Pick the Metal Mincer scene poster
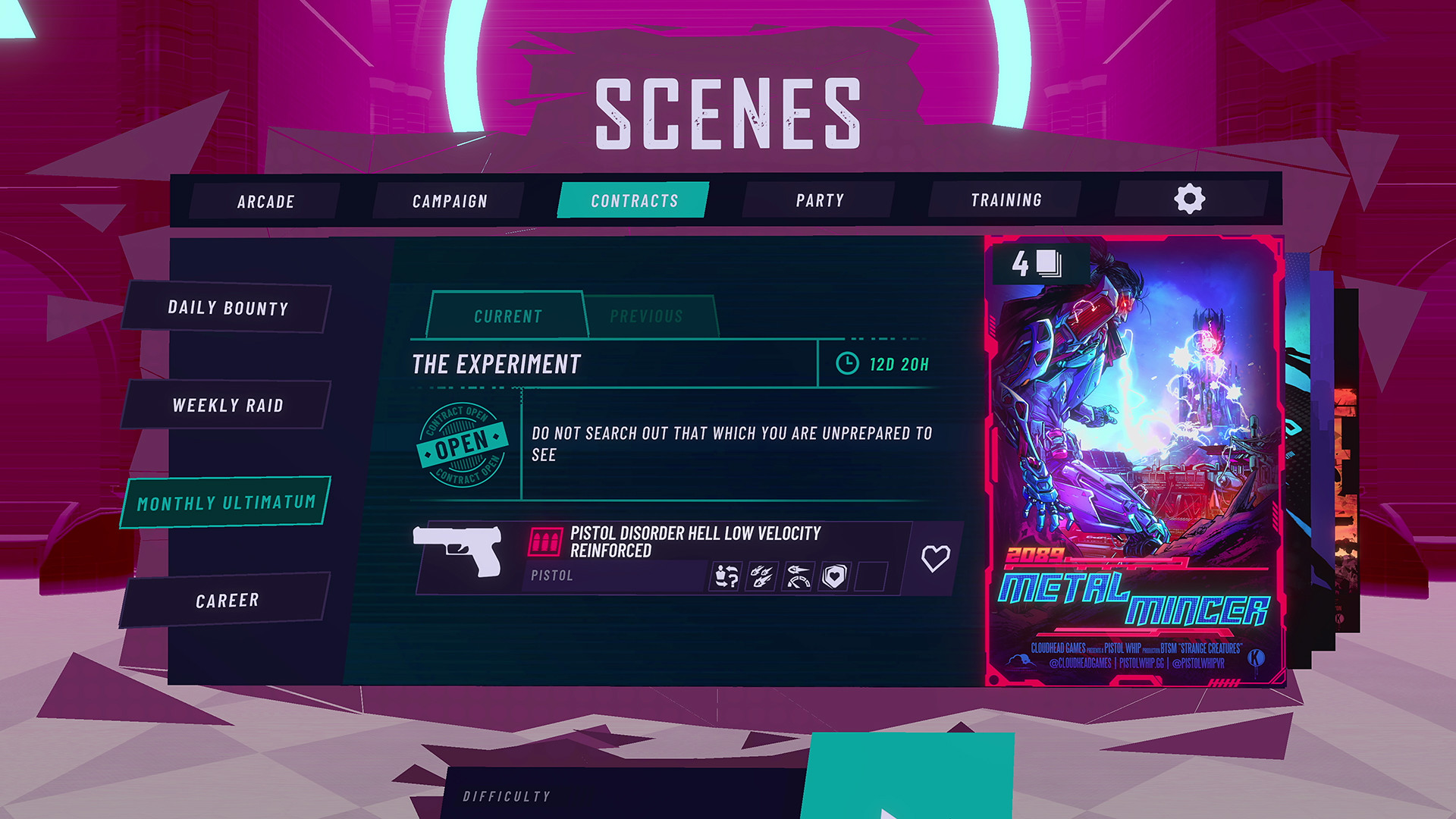Viewport: 1456px width, 819px height. coord(1134,463)
